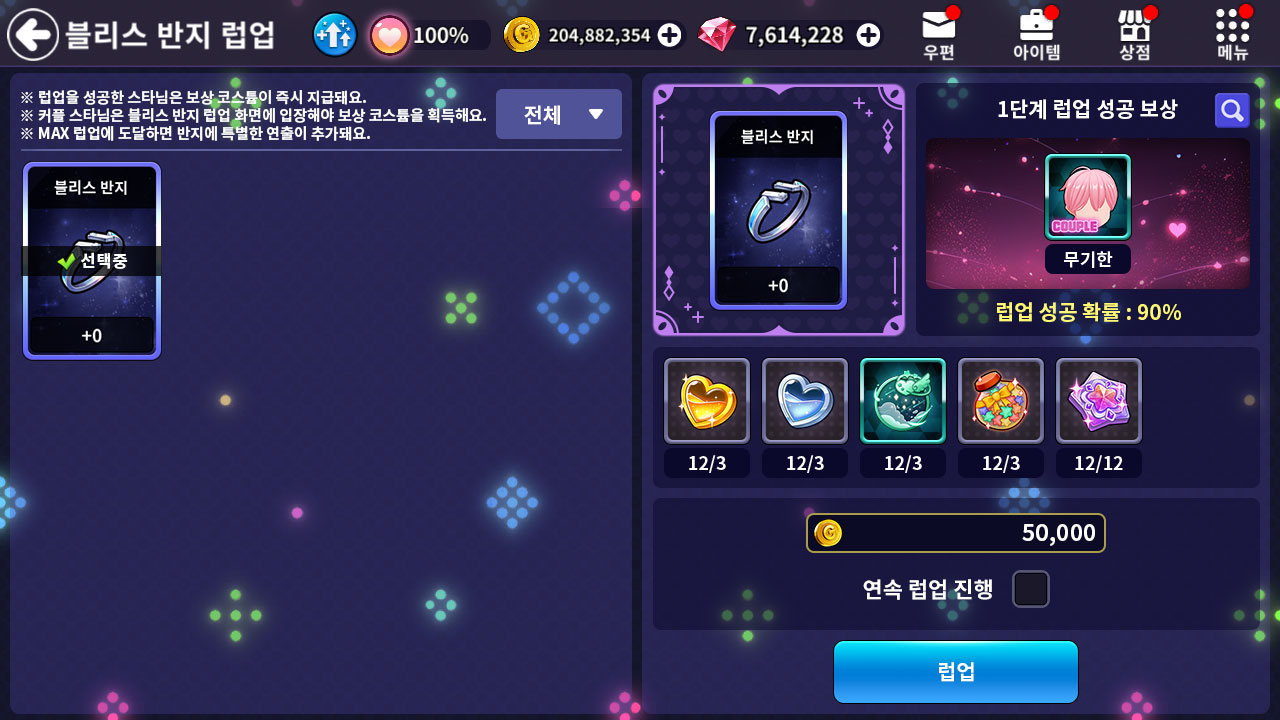Open the 전체 filter dropdown
This screenshot has width=1280, height=720.
558,114
